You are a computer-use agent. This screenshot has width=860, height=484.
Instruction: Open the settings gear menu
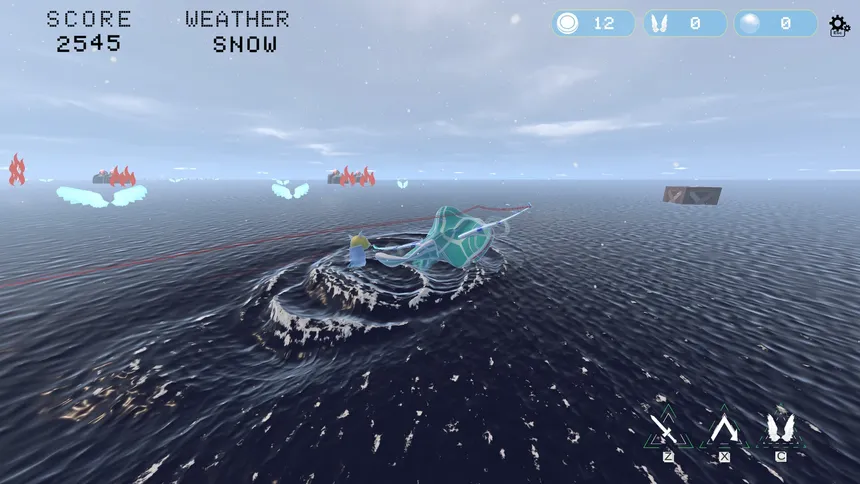[x=839, y=25]
